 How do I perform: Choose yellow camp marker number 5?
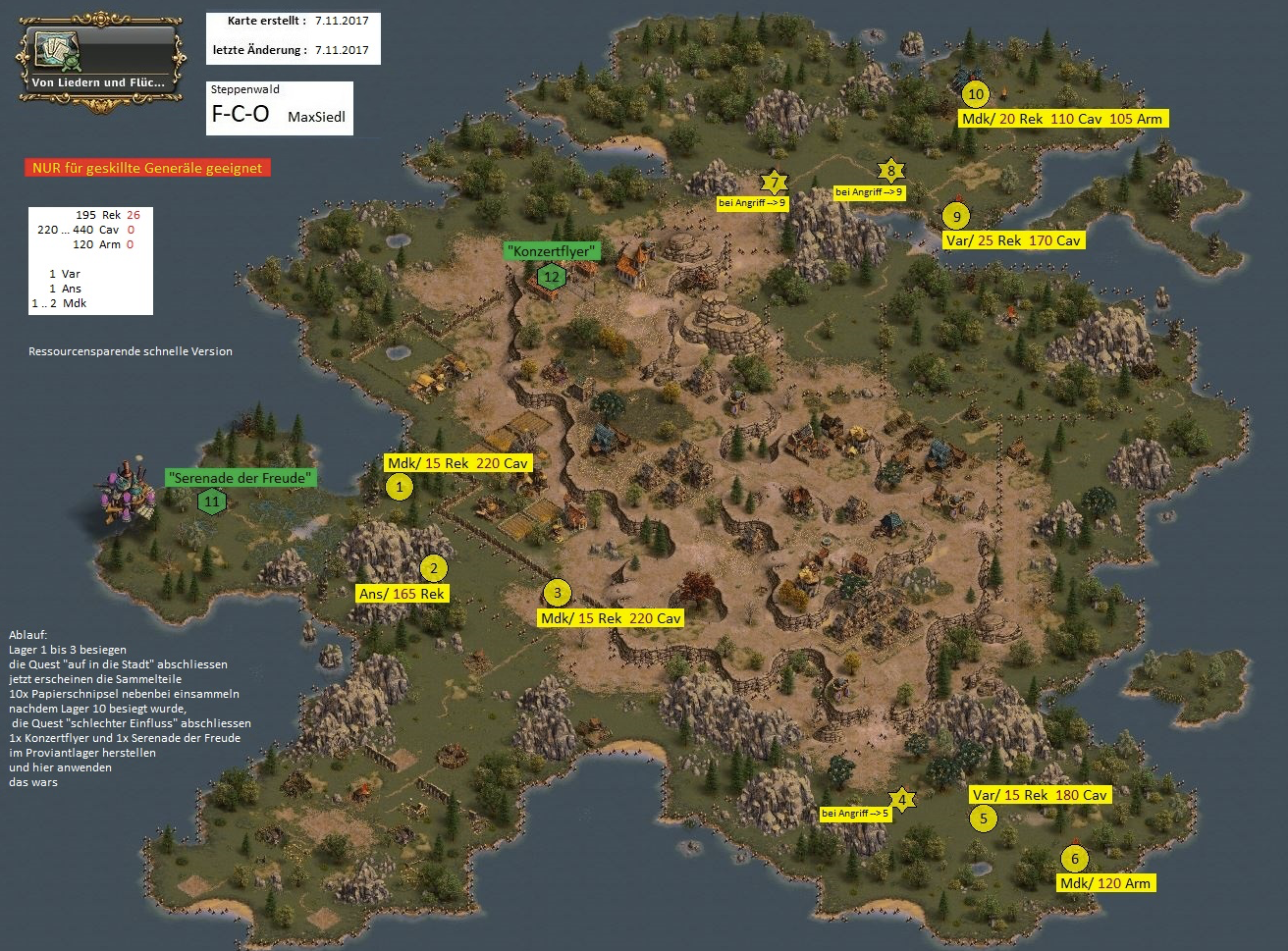[x=983, y=818]
